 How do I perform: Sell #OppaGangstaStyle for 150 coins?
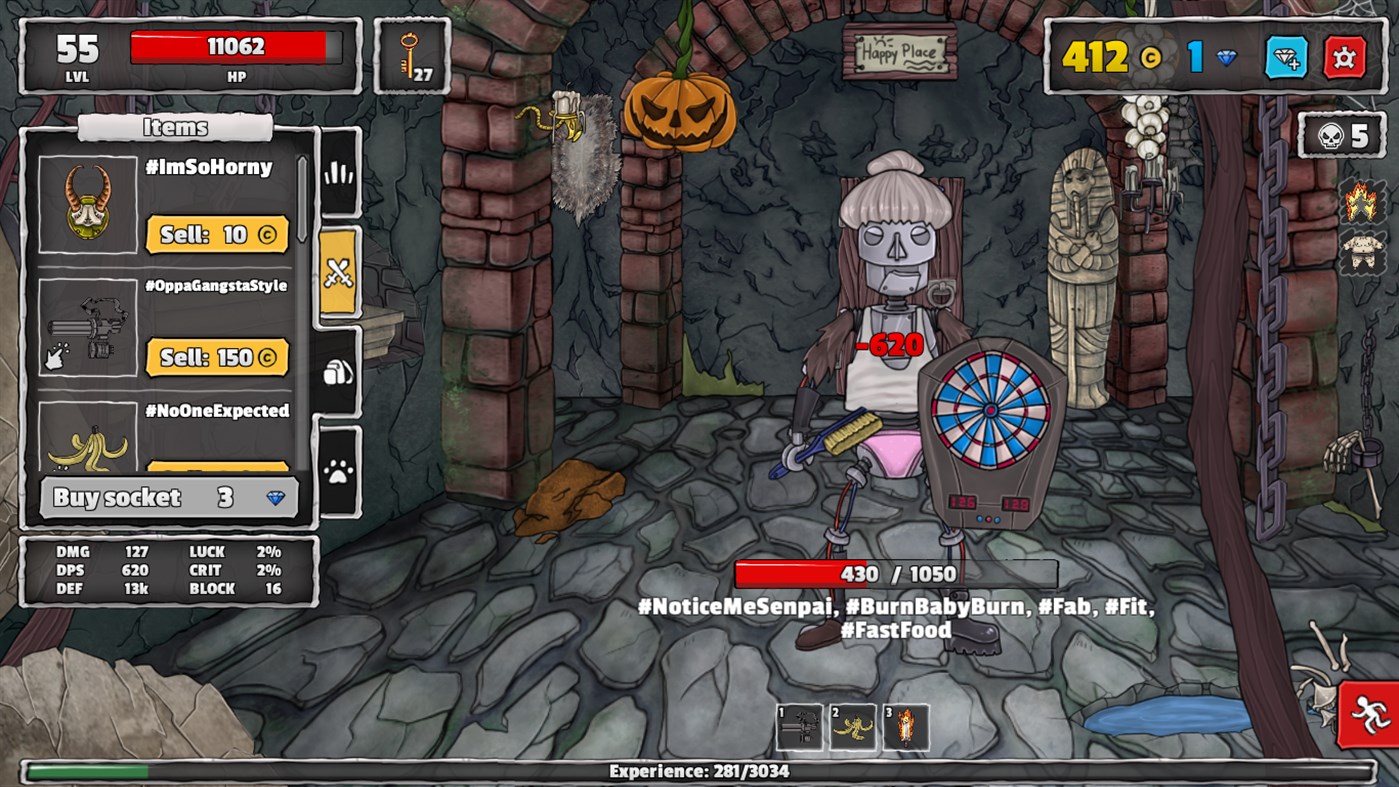pyautogui.click(x=218, y=357)
